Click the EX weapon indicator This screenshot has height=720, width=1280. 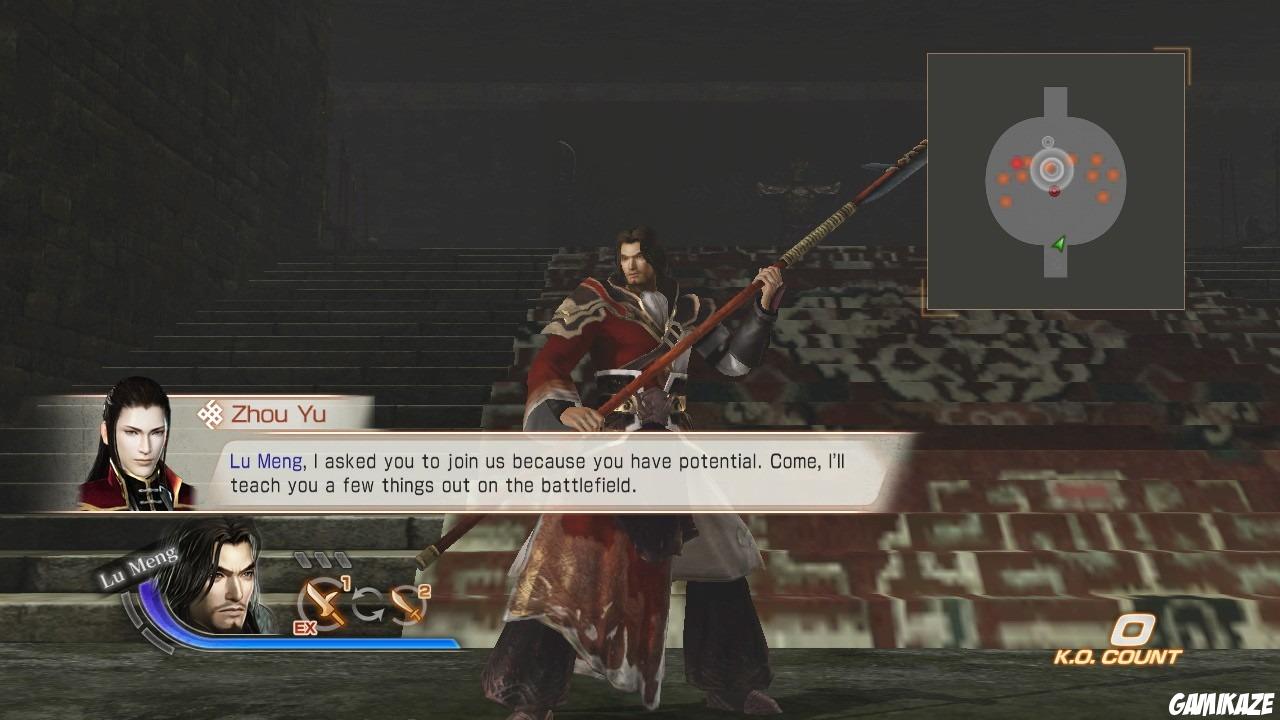point(304,627)
